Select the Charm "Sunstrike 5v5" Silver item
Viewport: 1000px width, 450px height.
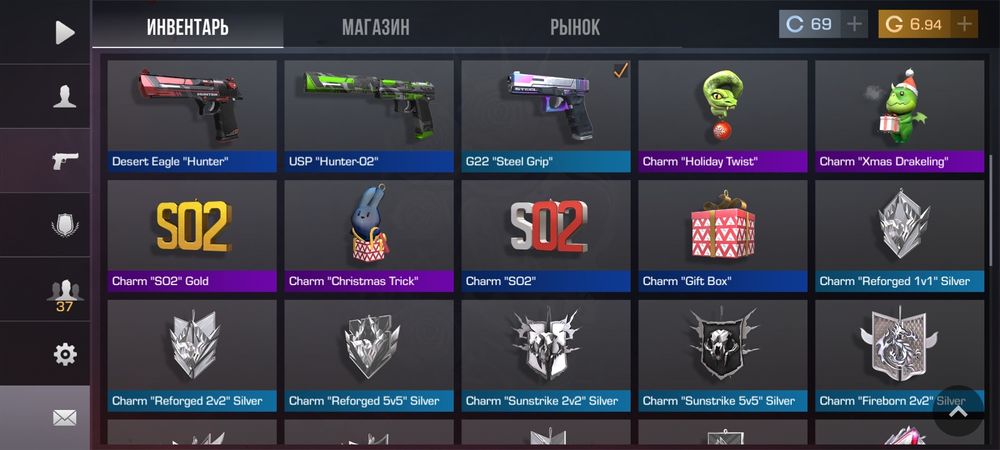(723, 355)
